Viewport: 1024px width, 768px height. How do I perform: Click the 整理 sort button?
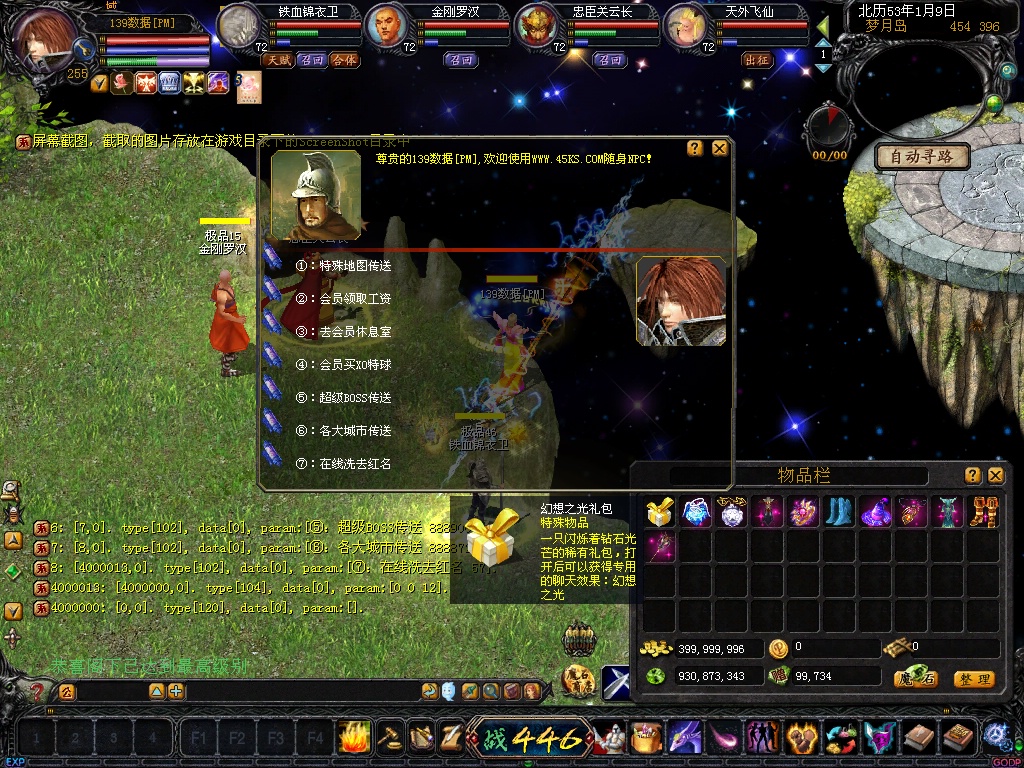point(973,679)
